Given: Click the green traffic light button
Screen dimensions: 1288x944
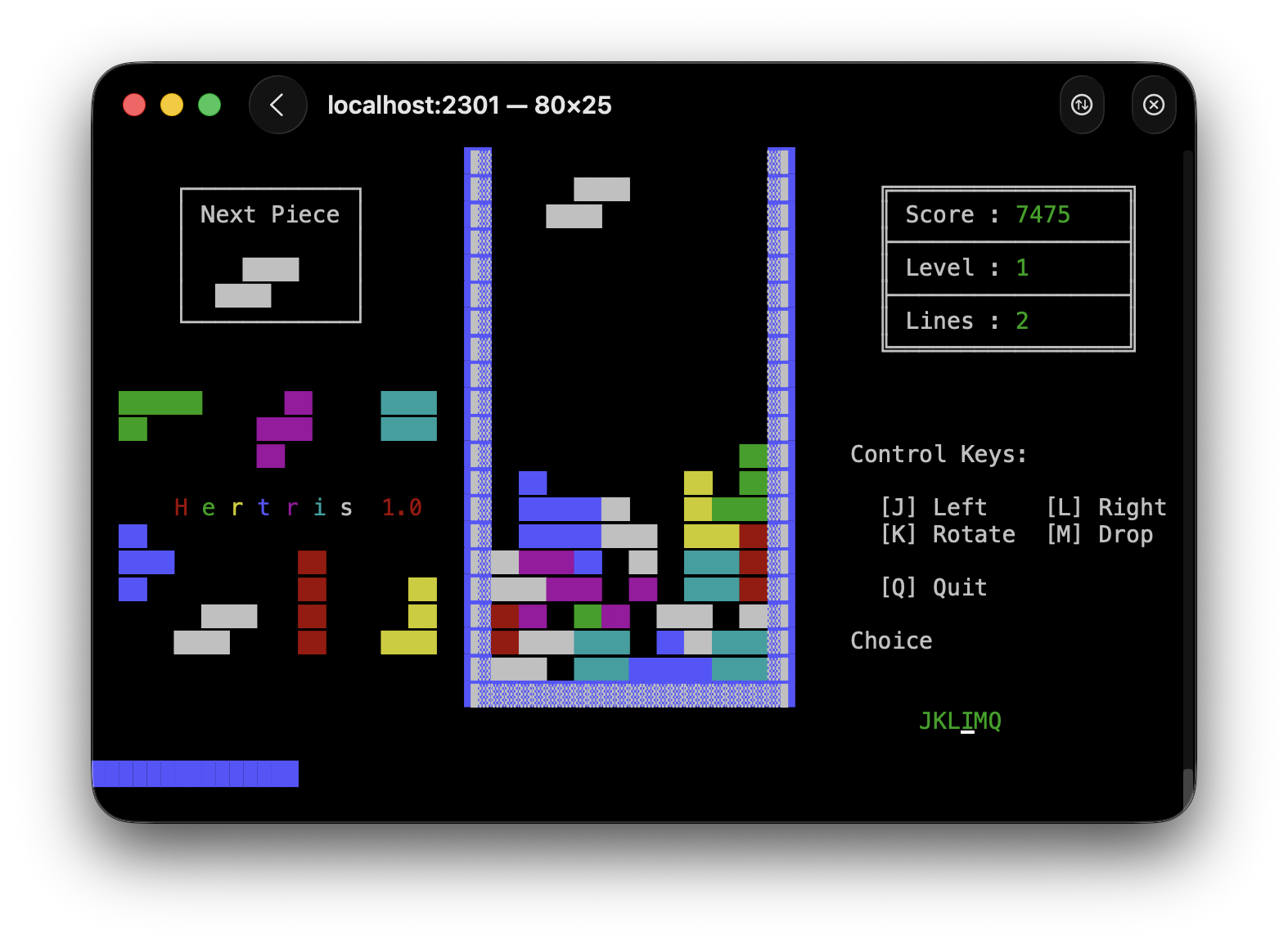Looking at the screenshot, I should pos(209,105).
